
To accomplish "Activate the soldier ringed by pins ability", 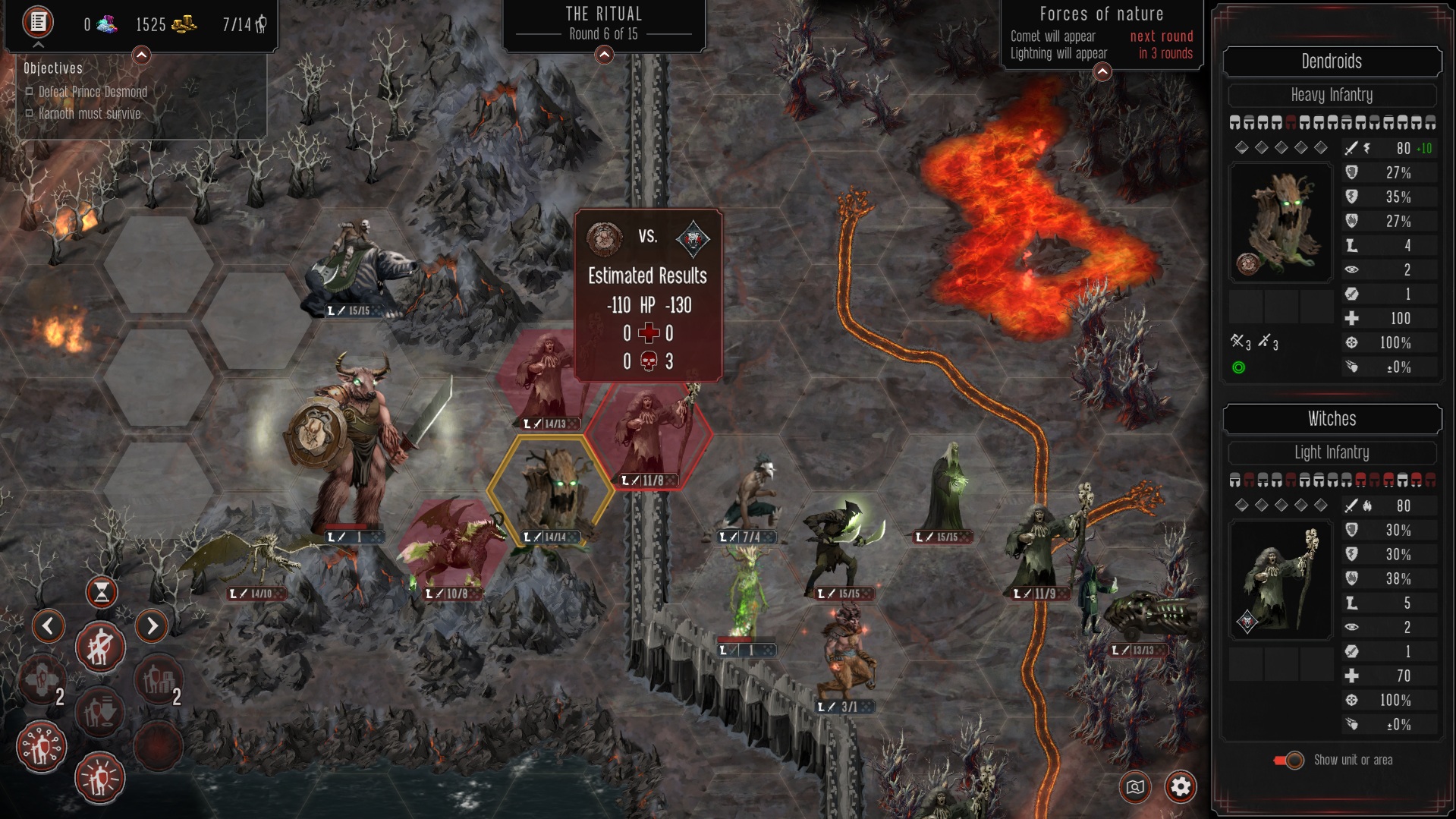I will (42, 747).
